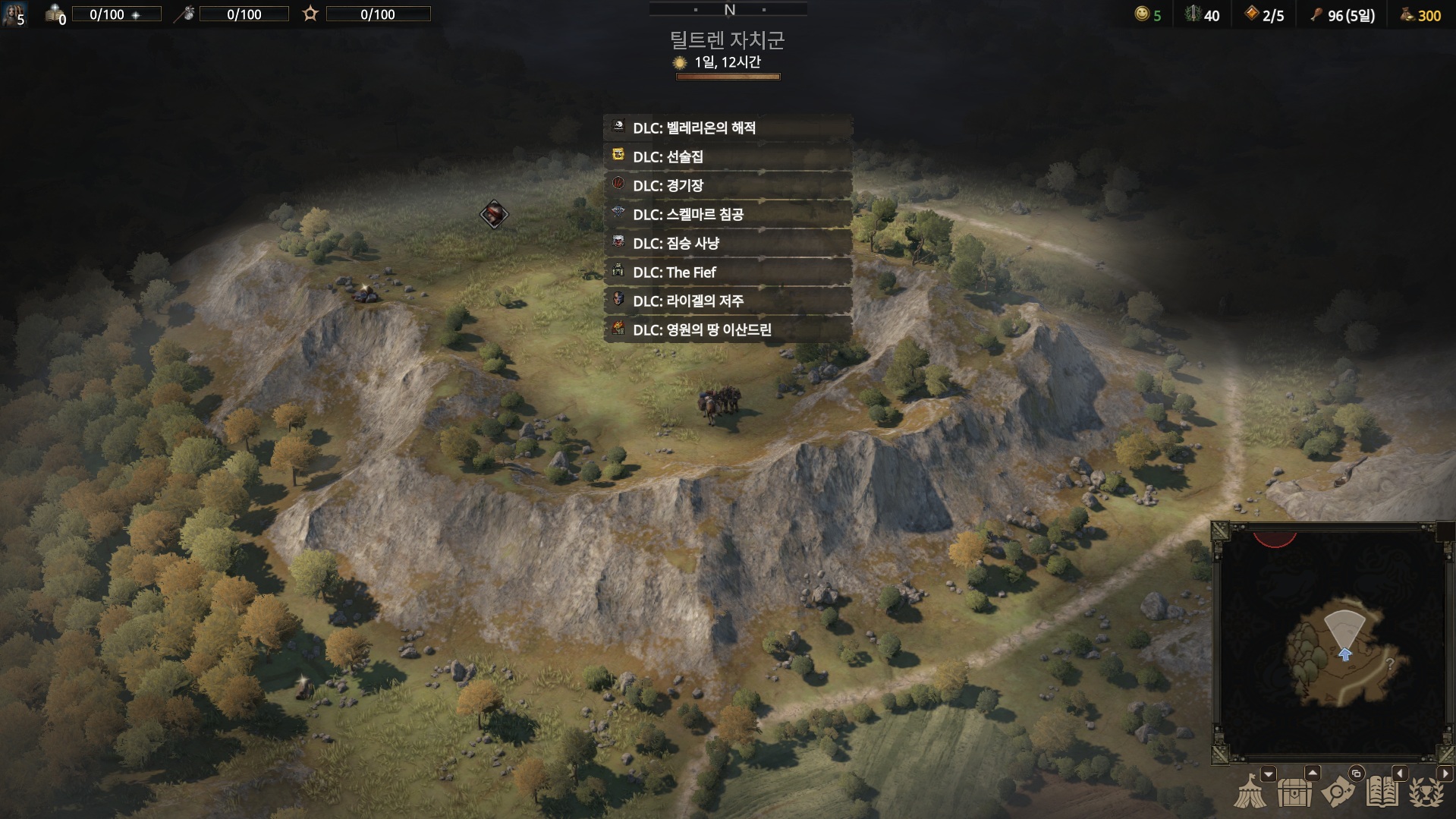
Task: Open the journal book icon
Action: 1382,793
